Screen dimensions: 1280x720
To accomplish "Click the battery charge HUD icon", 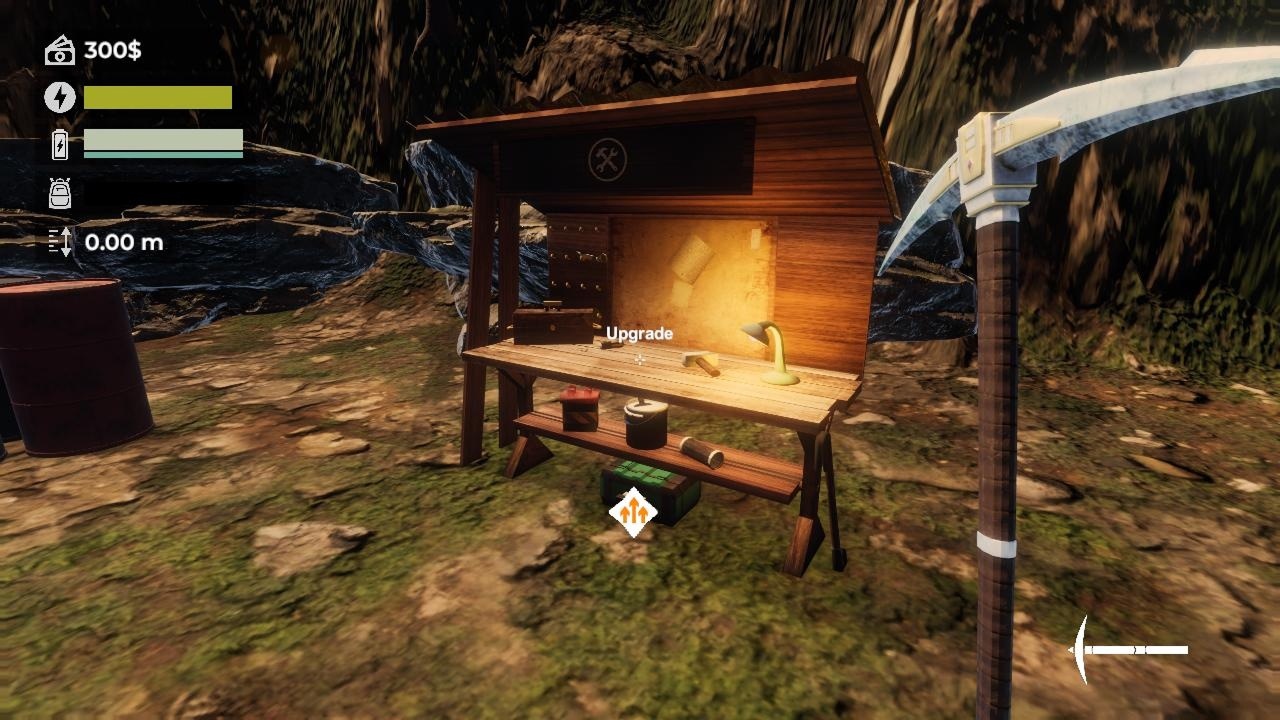I will pos(59,146).
